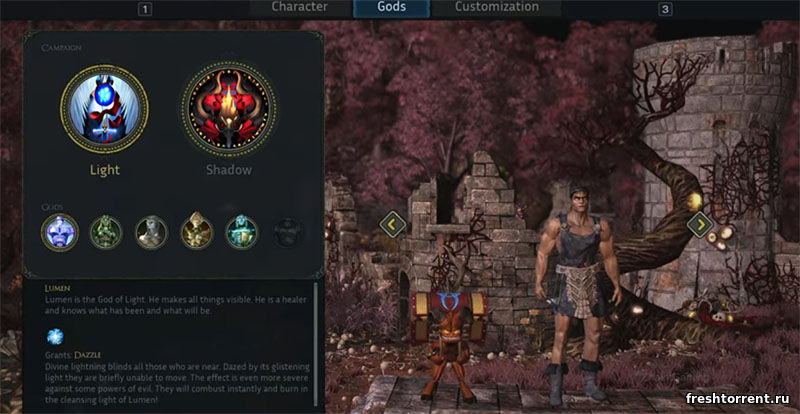This screenshot has height=414, width=800.
Task: Choose the Shadow campaign emblem
Action: pyautogui.click(x=229, y=109)
